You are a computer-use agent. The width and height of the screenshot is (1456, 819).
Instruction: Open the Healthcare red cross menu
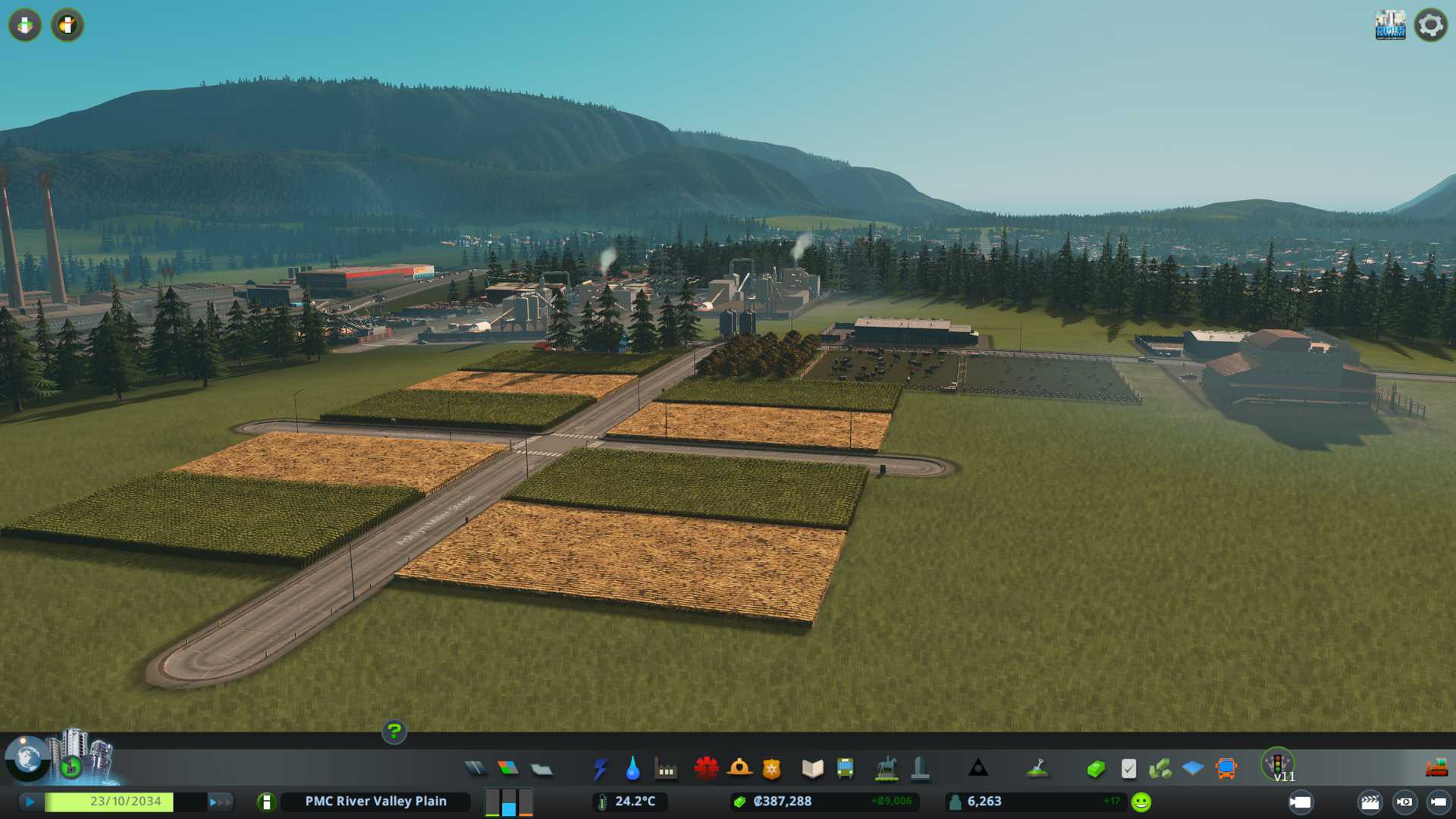point(706,769)
